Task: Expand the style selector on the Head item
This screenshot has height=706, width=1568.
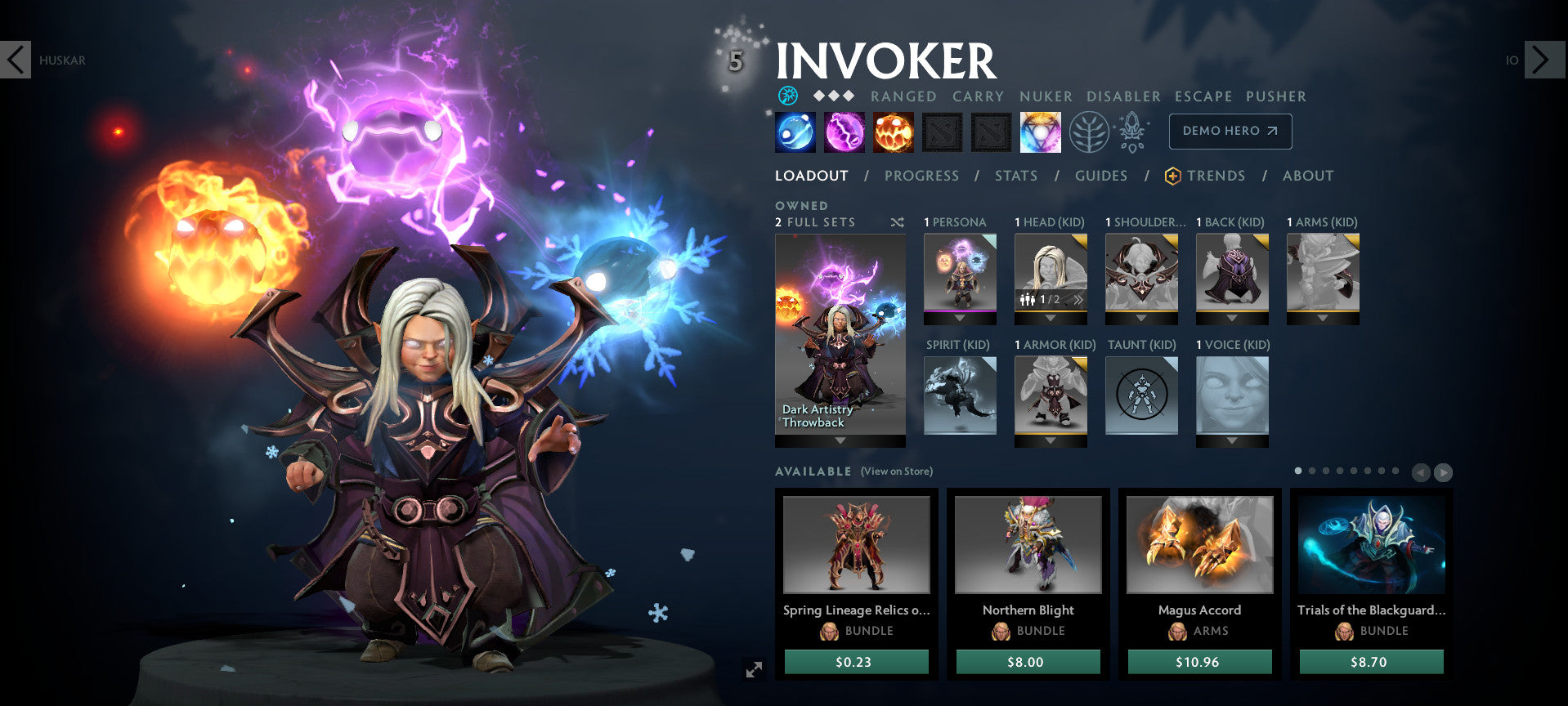Action: pos(1078,300)
